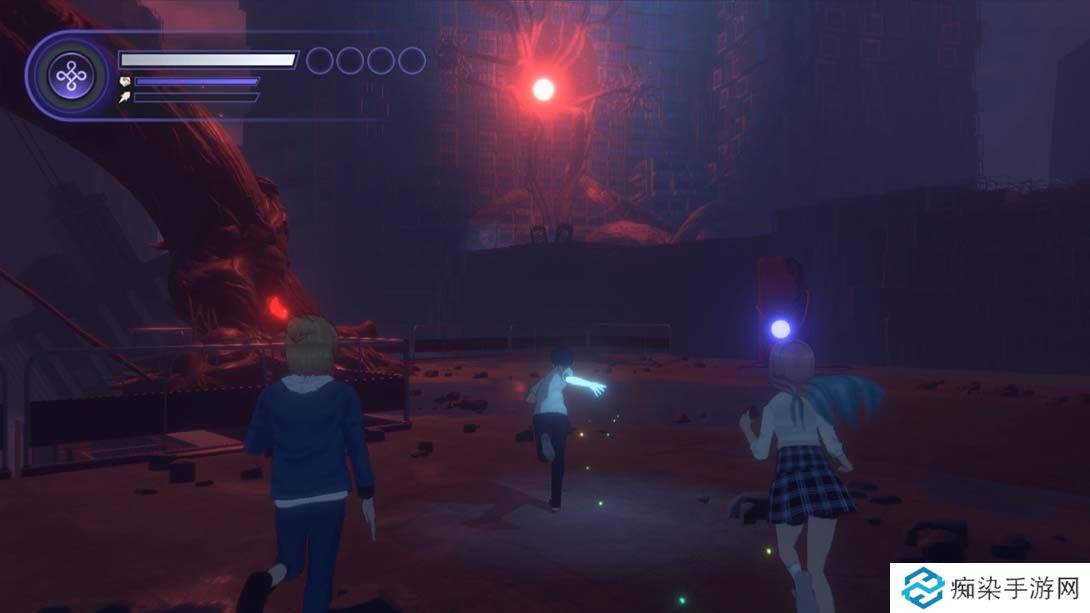Click the circular knot emblem icon
This screenshot has height=613, width=1090.
pos(70,76)
